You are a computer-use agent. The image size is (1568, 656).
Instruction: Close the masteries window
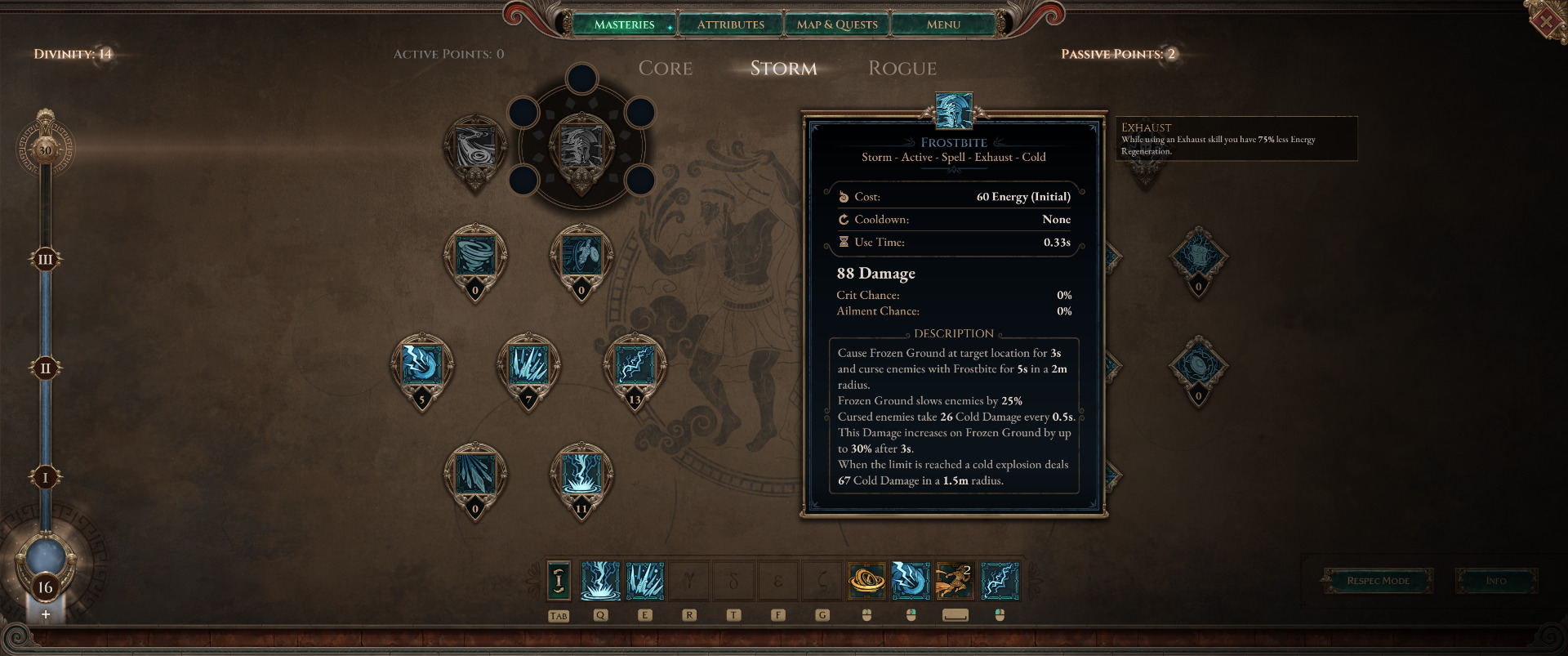click(1547, 21)
